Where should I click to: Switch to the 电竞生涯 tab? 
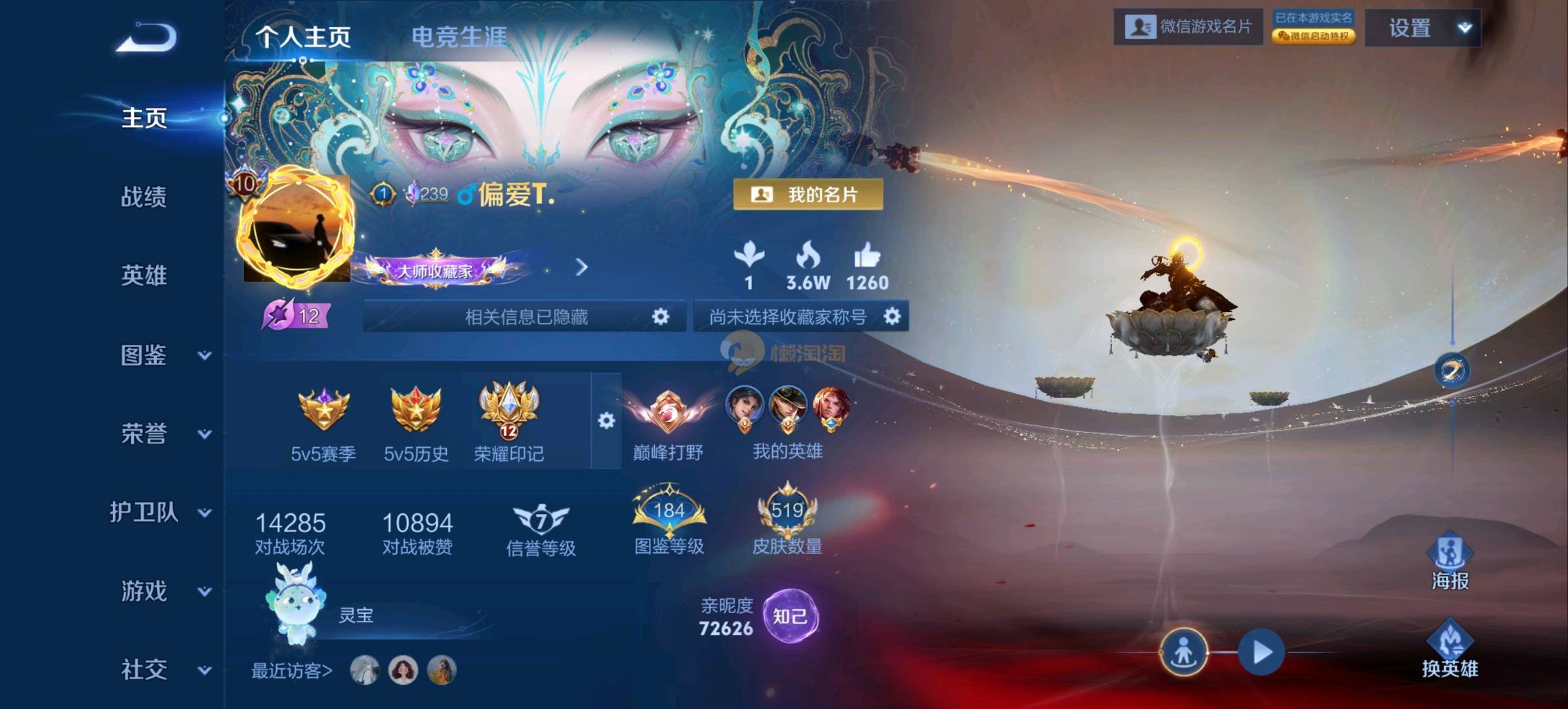459,37
